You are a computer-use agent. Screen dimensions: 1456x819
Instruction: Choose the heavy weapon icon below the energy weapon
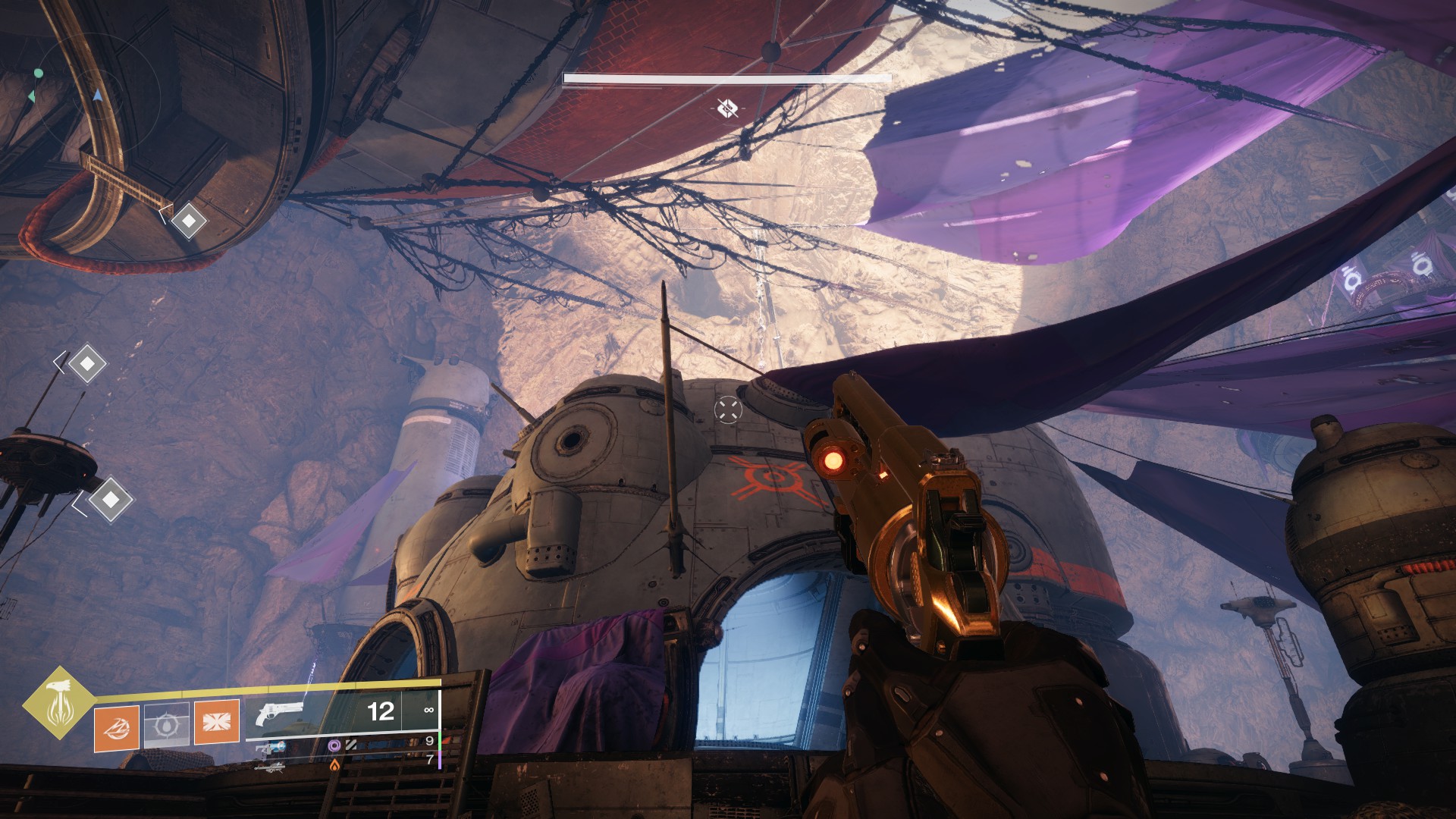point(270,767)
